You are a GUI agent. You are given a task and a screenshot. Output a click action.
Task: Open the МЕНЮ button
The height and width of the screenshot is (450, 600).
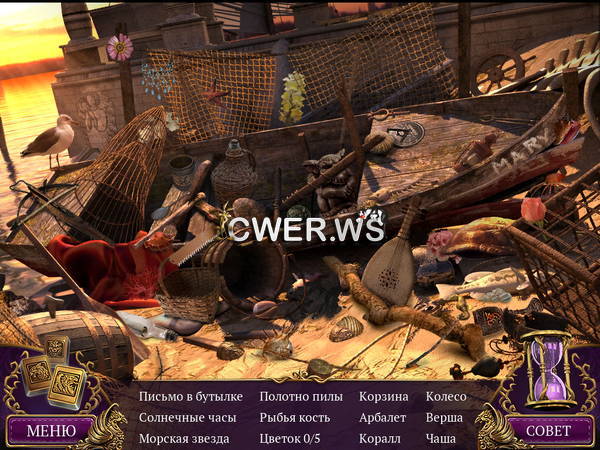[x=51, y=431]
